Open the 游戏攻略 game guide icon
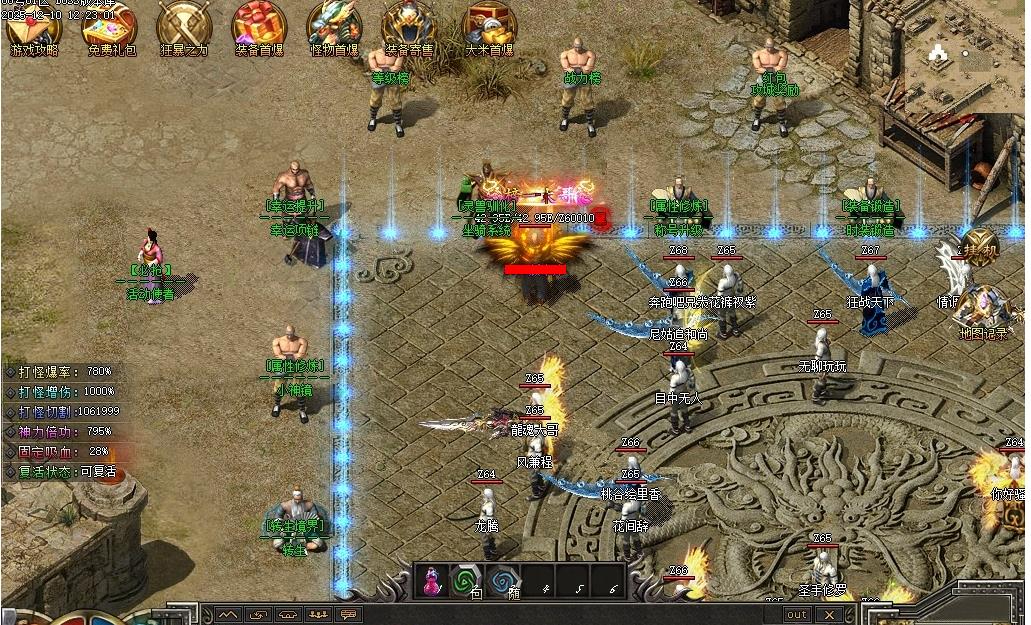 coord(34,27)
